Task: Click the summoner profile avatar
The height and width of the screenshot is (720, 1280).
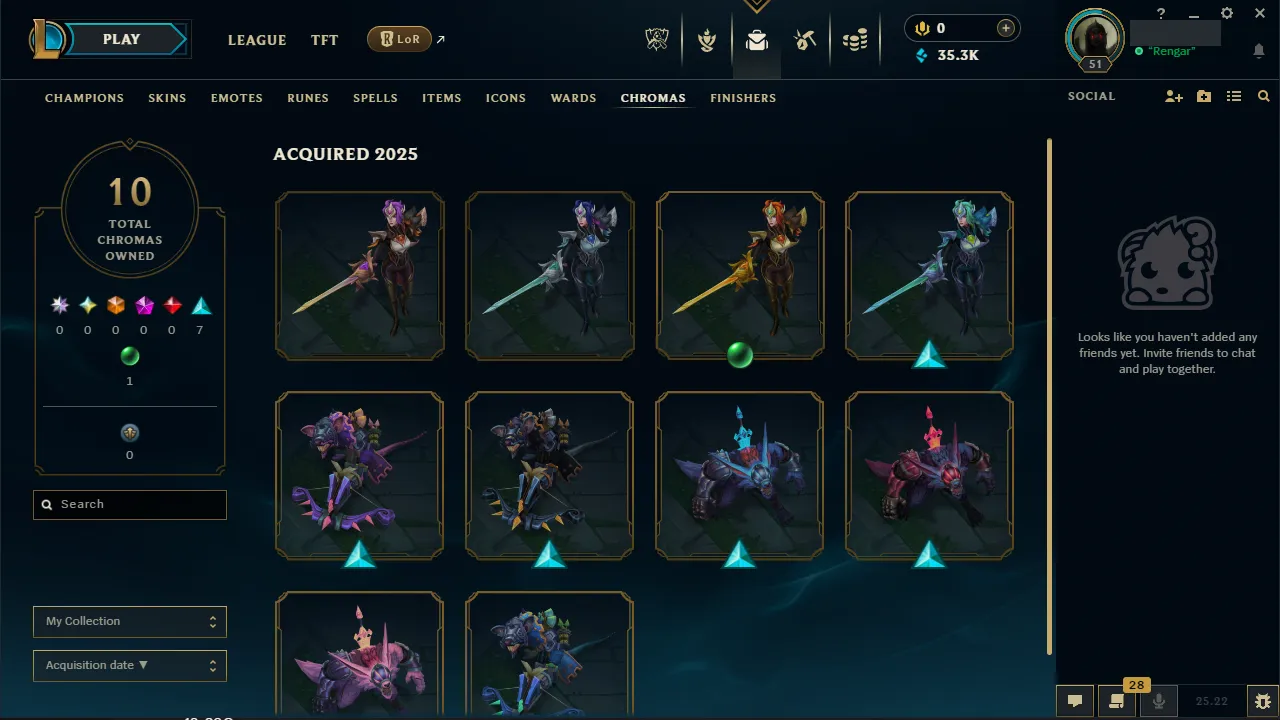Action: (x=1095, y=38)
